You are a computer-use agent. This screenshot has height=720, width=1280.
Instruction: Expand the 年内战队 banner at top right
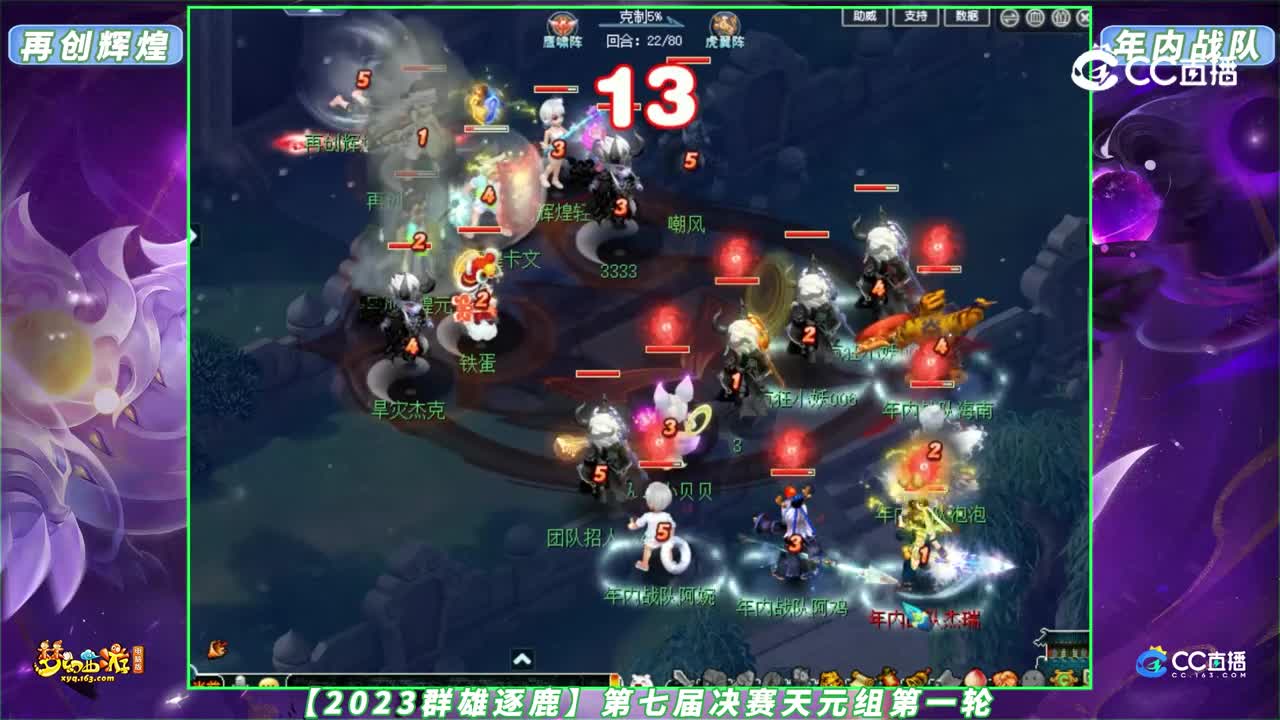point(1188,45)
